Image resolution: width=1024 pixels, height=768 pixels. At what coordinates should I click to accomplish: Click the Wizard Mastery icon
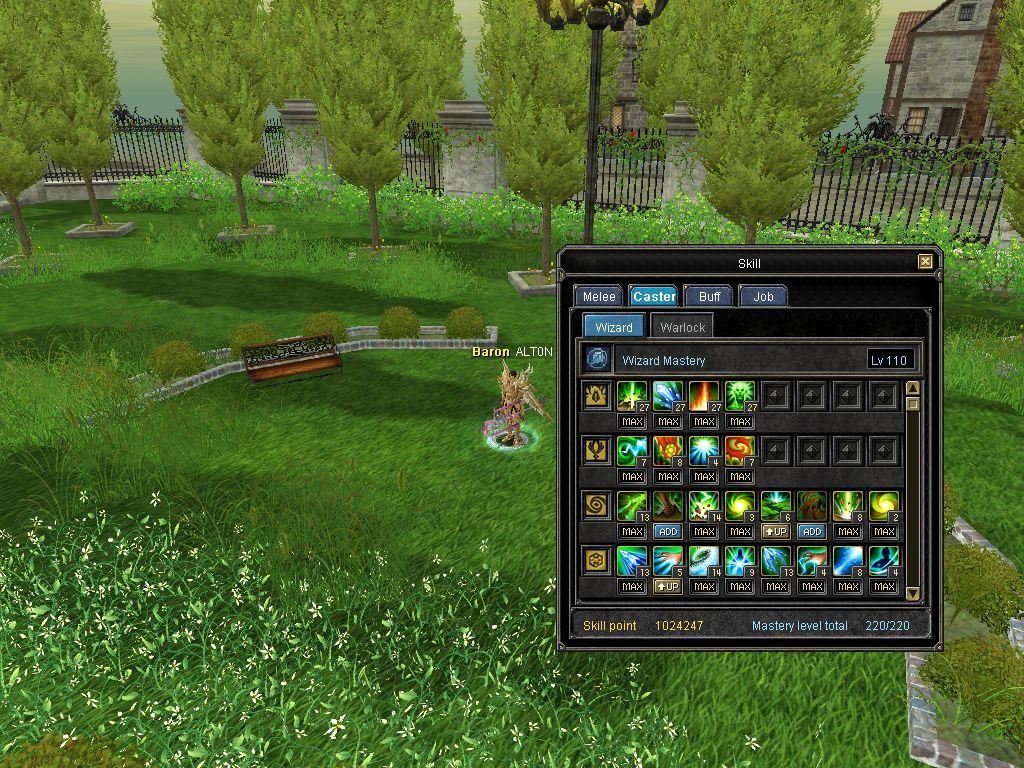click(598, 359)
